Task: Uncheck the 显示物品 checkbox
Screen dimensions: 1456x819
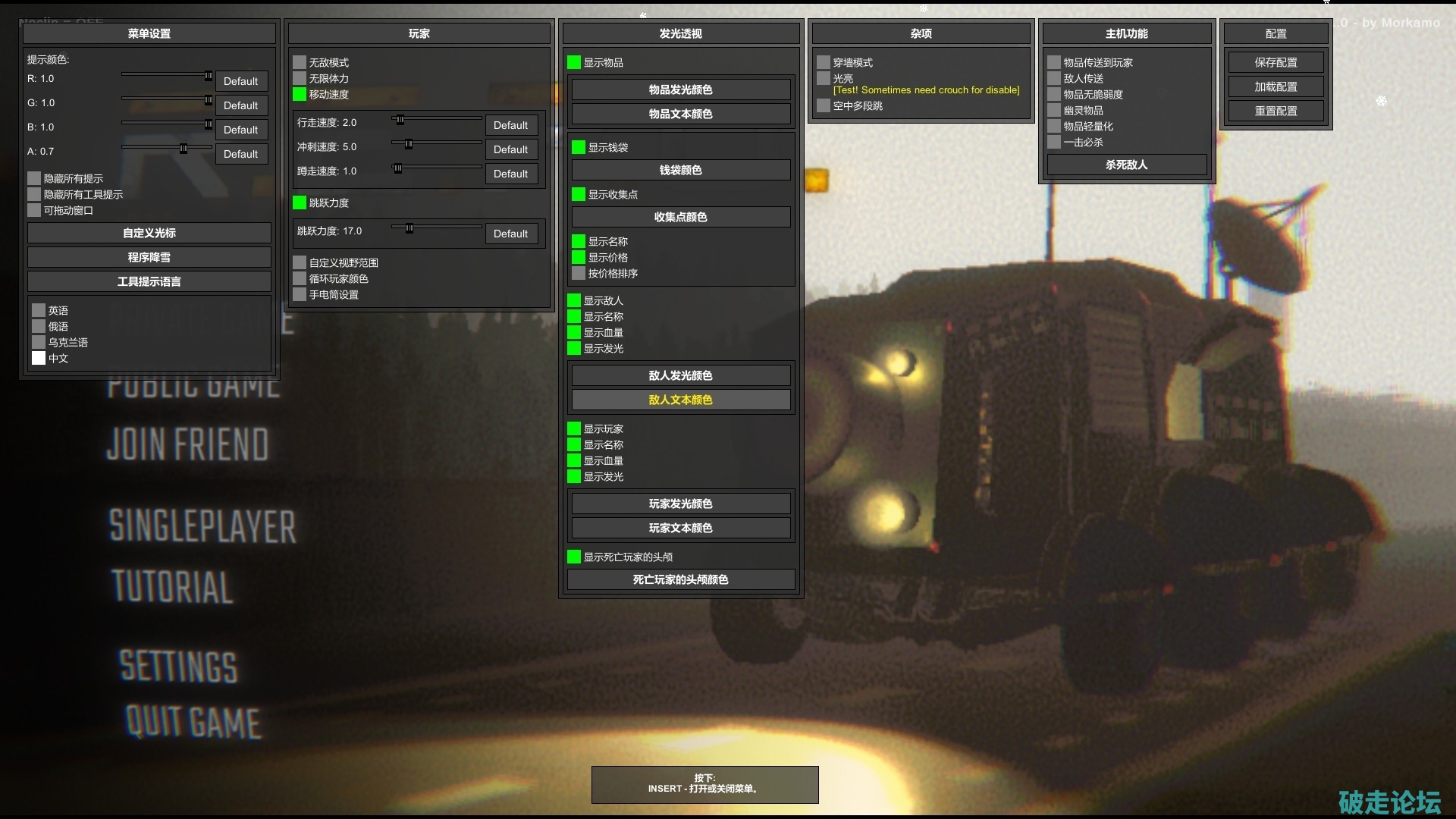Action: (574, 63)
